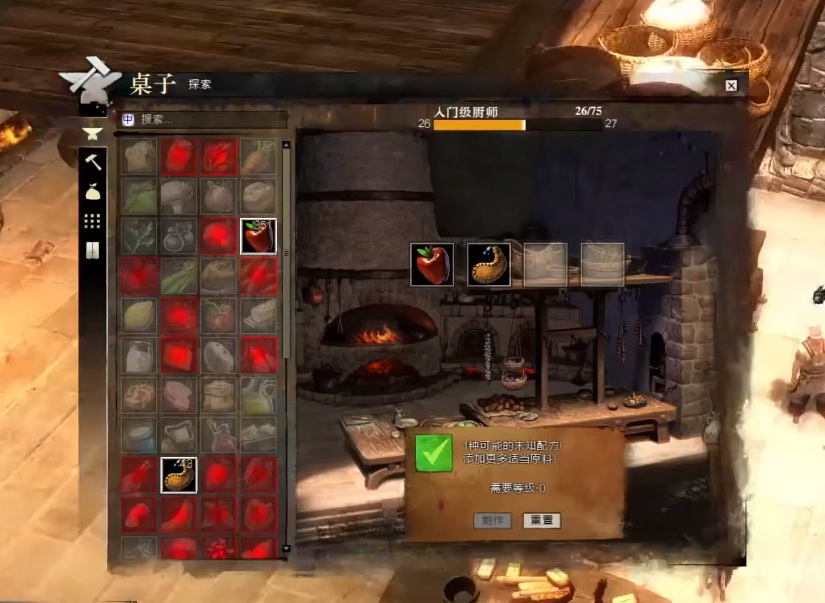This screenshot has height=603, width=825.
Task: Close the crafting table window
Action: (731, 85)
